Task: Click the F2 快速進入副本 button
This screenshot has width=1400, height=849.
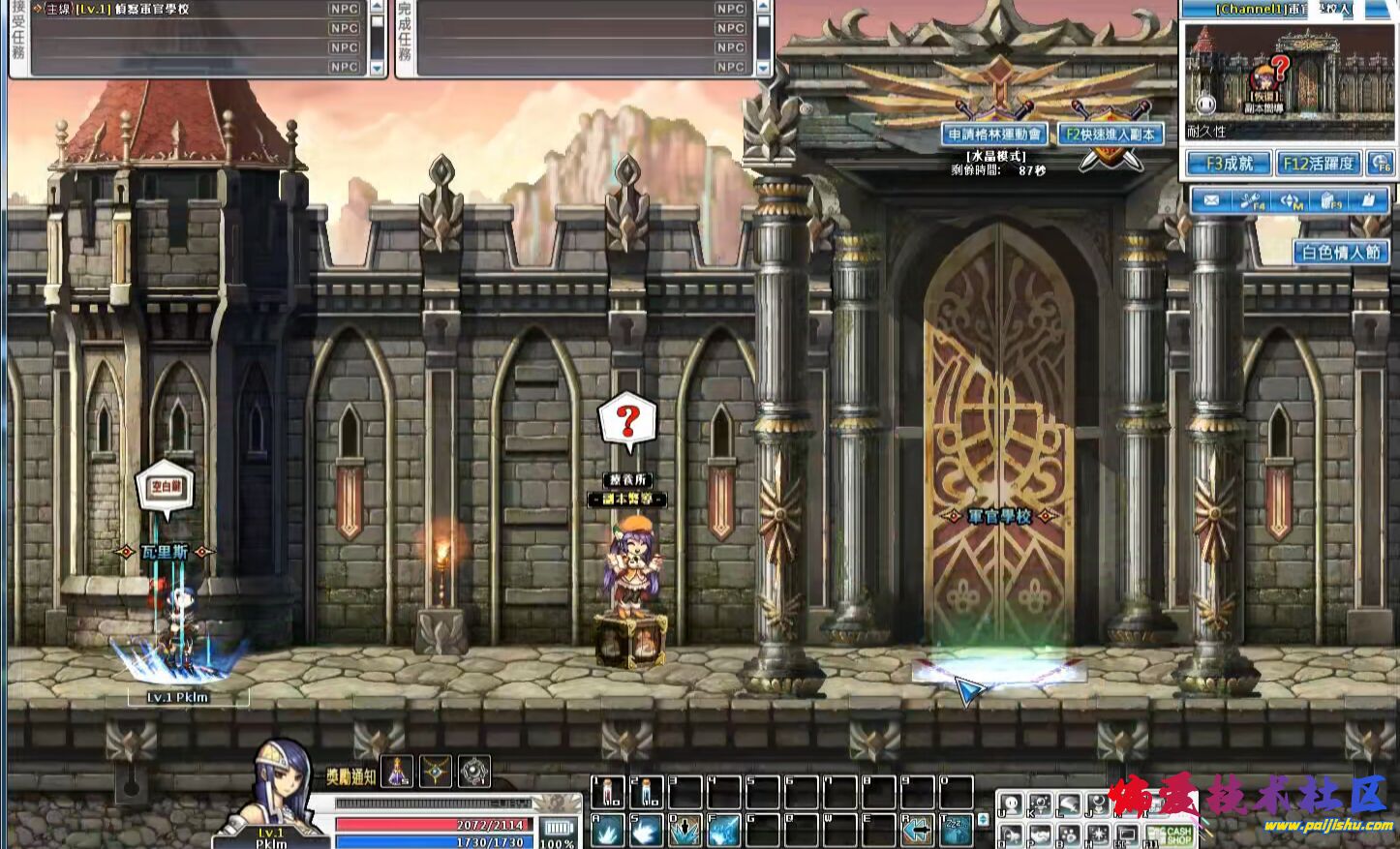Action: [1111, 135]
